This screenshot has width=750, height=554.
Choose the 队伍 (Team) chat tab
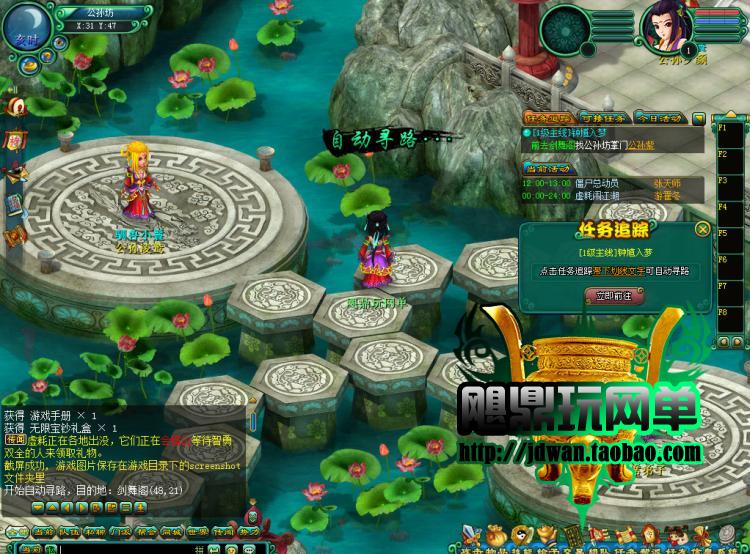pos(68,533)
